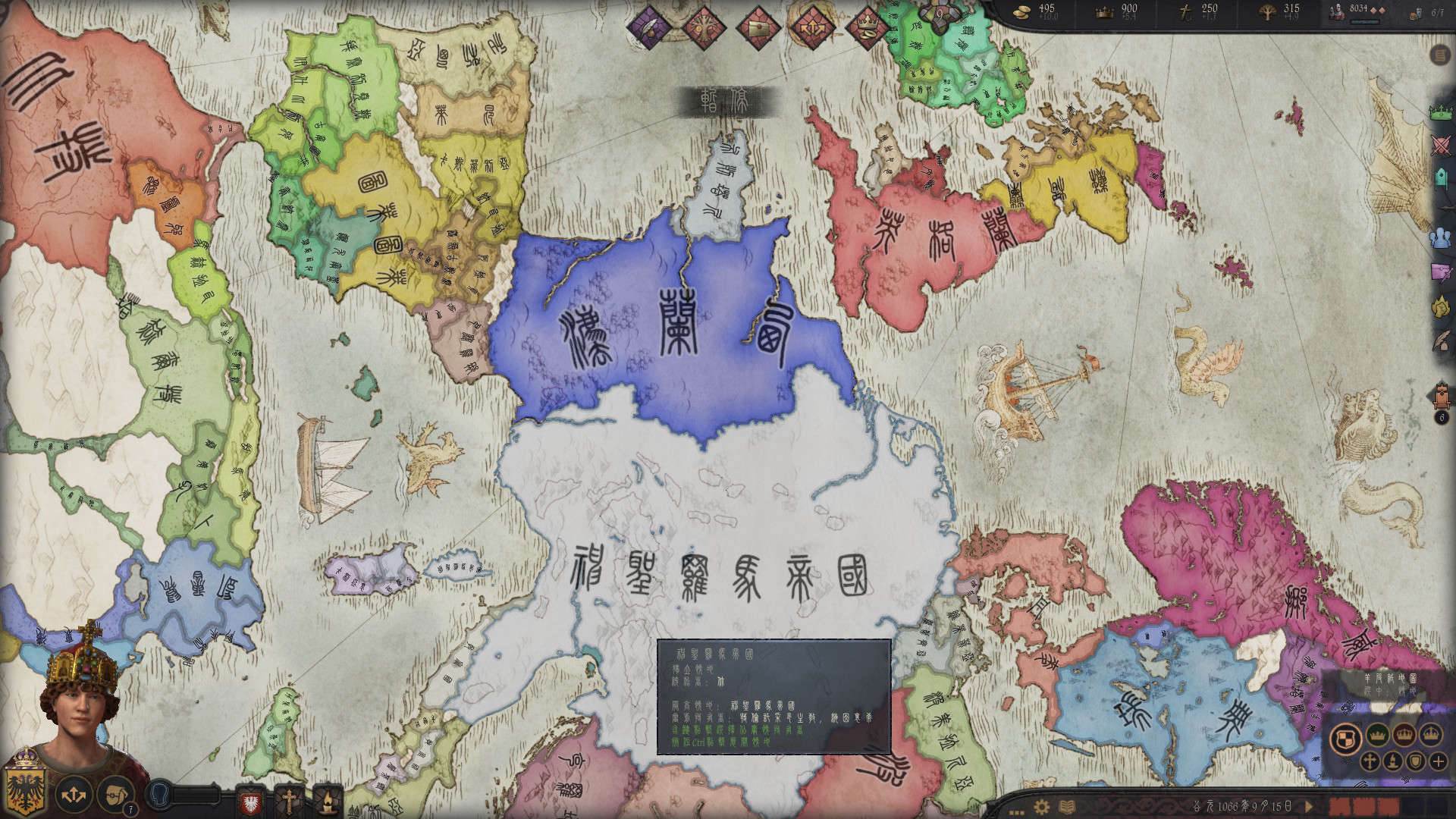Screen dimensions: 1456x819
Task: Open the faith cross button
Action: (x=289, y=801)
